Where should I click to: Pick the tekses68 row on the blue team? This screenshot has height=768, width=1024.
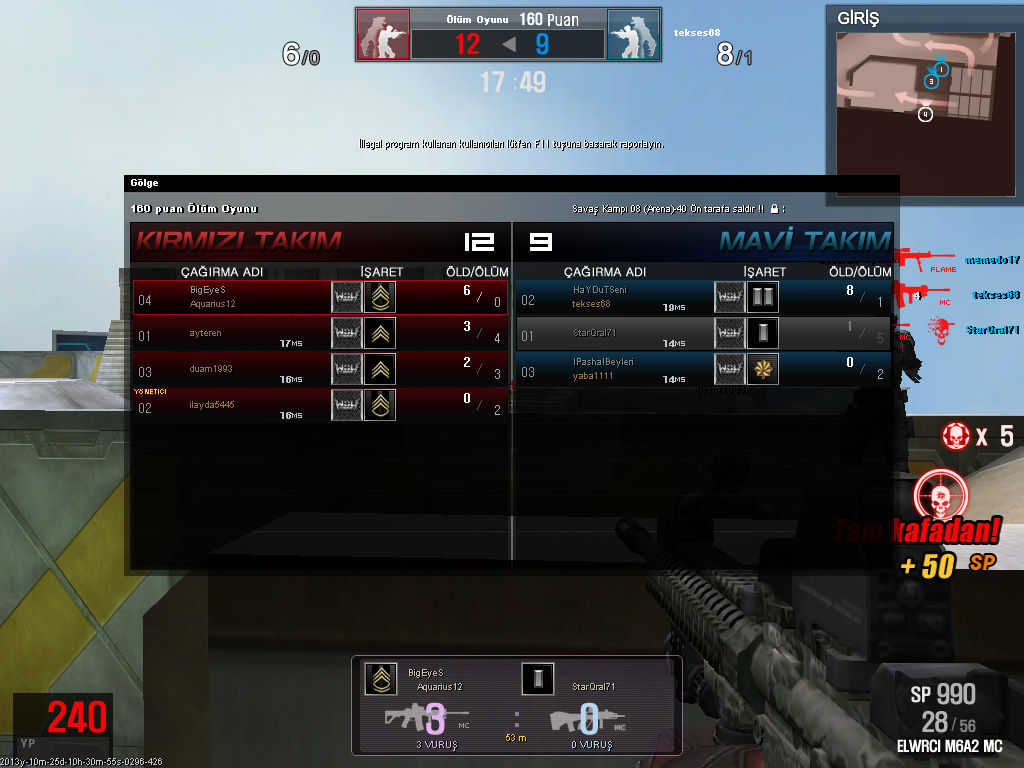point(703,297)
